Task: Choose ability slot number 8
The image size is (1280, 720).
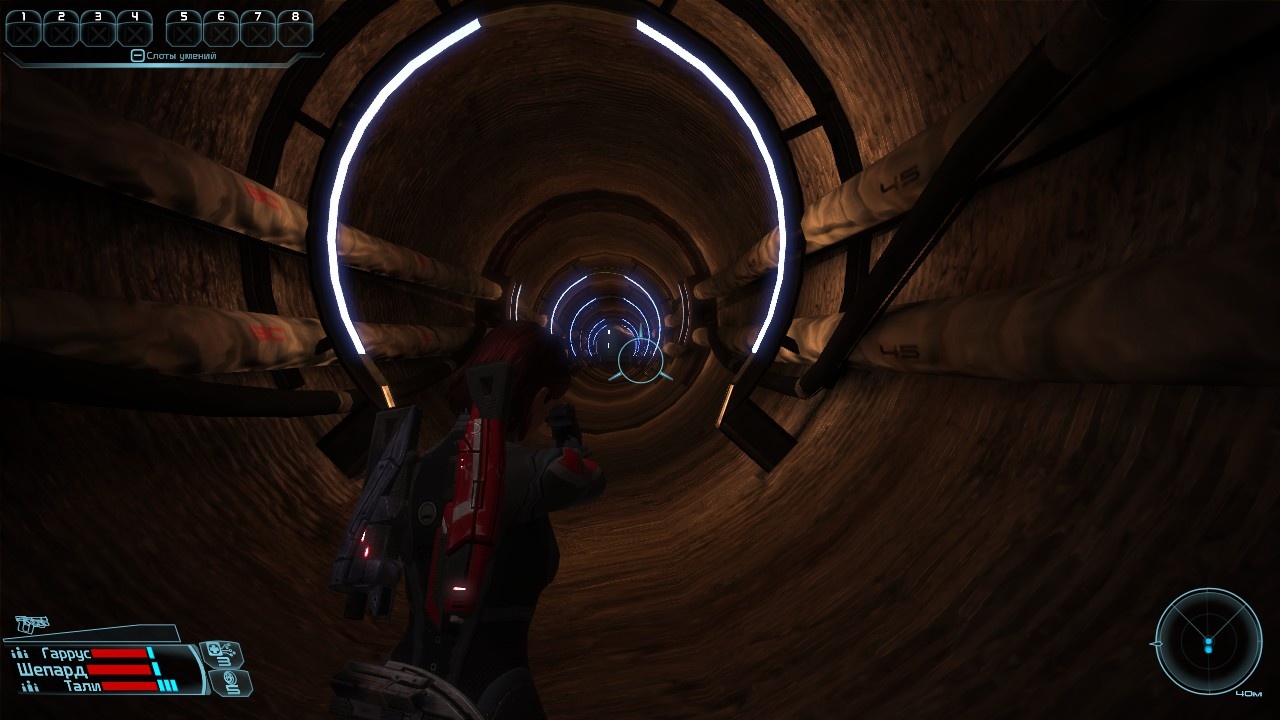Action: [295, 30]
